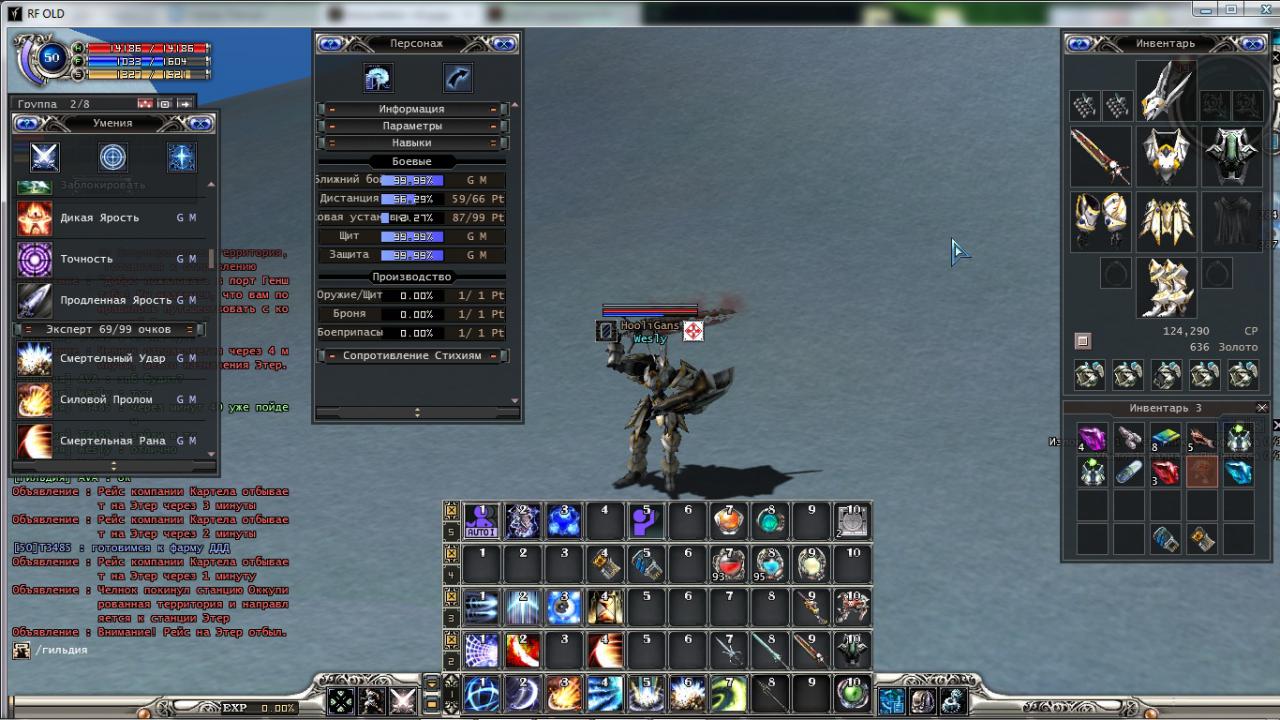Click the Силовой Пролом skill icon
The width and height of the screenshot is (1280, 720).
click(x=36, y=399)
